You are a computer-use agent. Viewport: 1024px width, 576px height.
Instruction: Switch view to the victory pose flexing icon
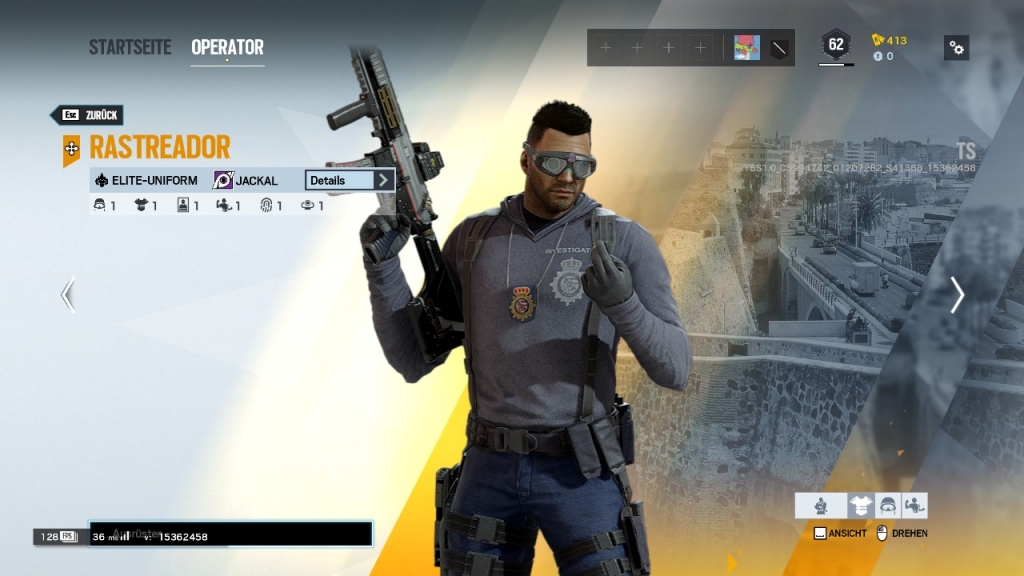(914, 506)
